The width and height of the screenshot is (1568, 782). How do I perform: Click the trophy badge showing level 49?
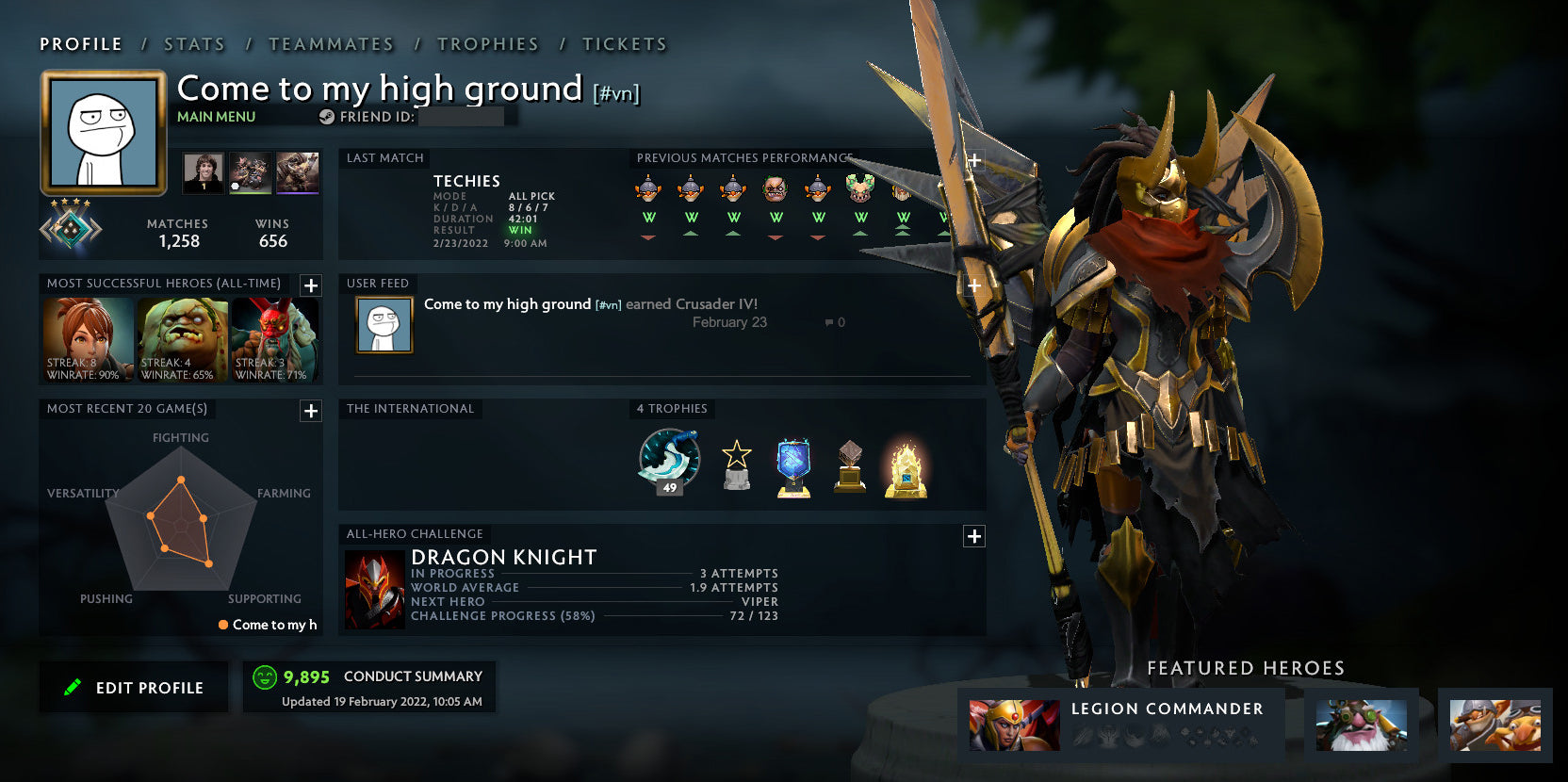(668, 462)
